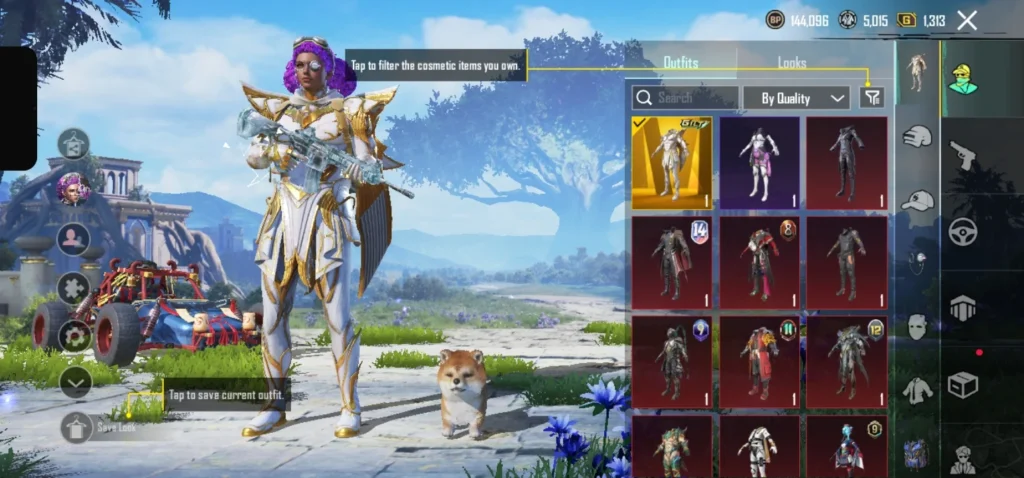
Task: Expand the down arrow menu
Action: (x=75, y=381)
